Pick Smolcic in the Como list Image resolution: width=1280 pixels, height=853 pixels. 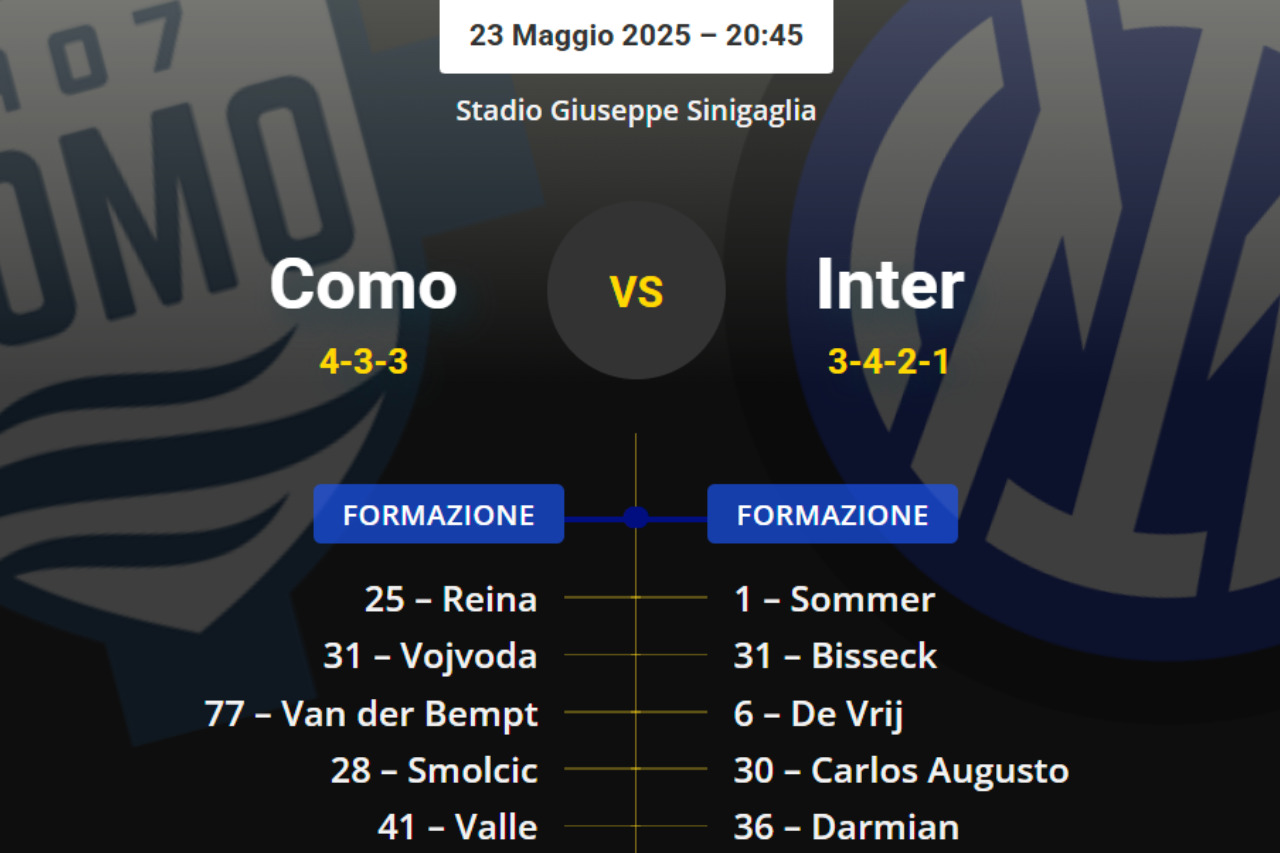click(434, 770)
